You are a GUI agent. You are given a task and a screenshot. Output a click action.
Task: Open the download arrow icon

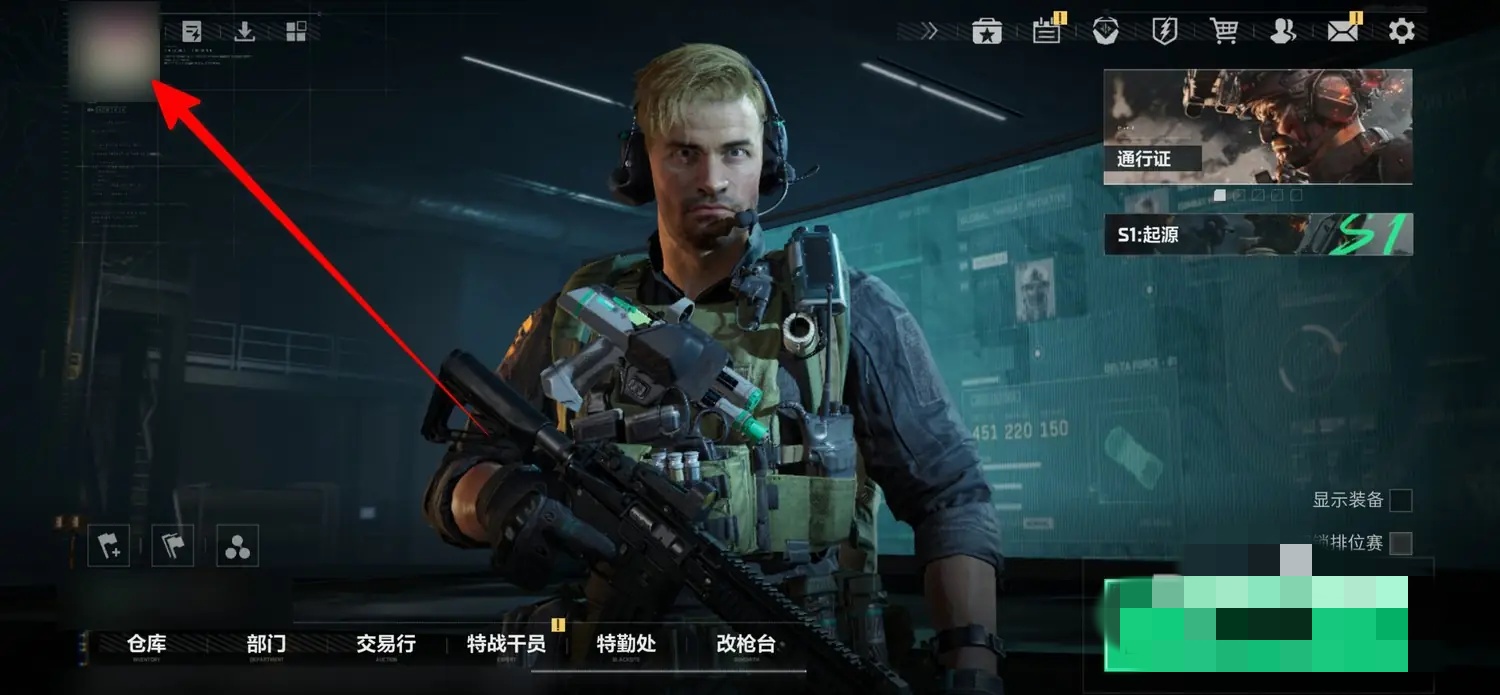tap(244, 31)
